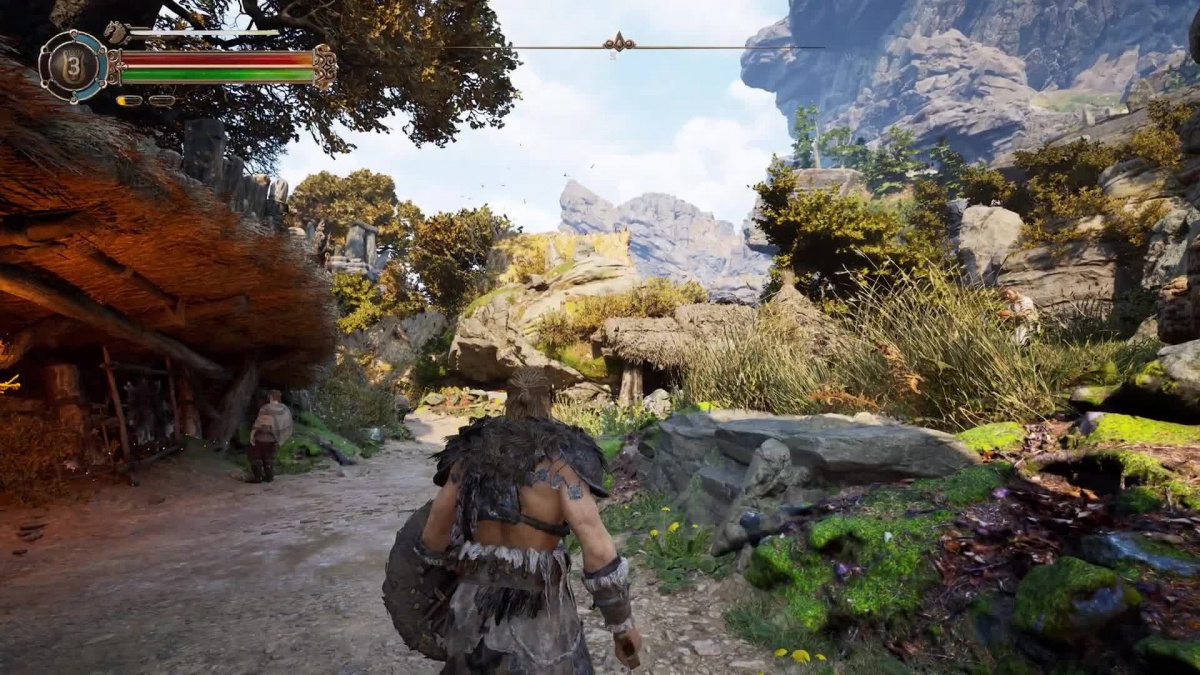Click the round flask emblem showing 3
The width and height of the screenshot is (1200, 675).
tap(73, 67)
